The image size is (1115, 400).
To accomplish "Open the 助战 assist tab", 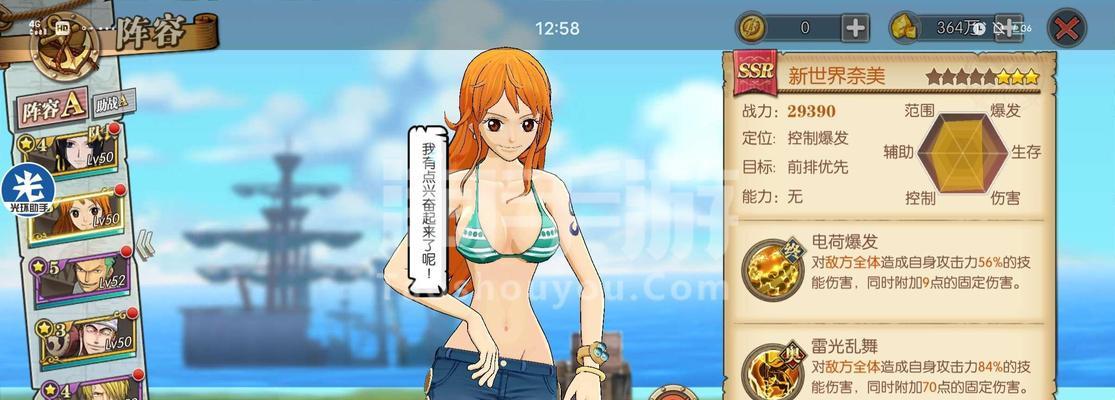I will click(x=113, y=102).
